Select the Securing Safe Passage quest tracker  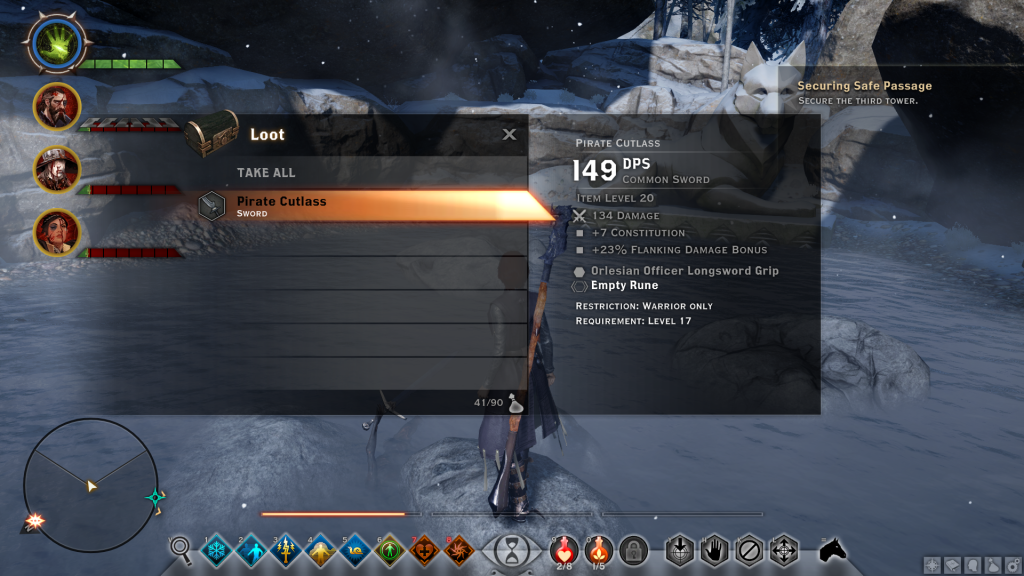click(864, 93)
